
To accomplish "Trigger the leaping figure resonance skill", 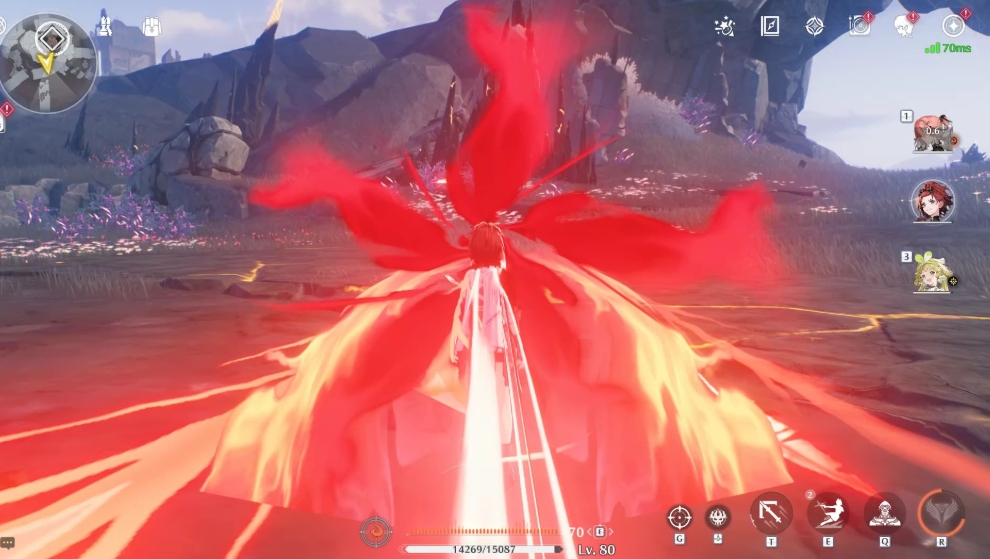I will pyautogui.click(x=828, y=513).
